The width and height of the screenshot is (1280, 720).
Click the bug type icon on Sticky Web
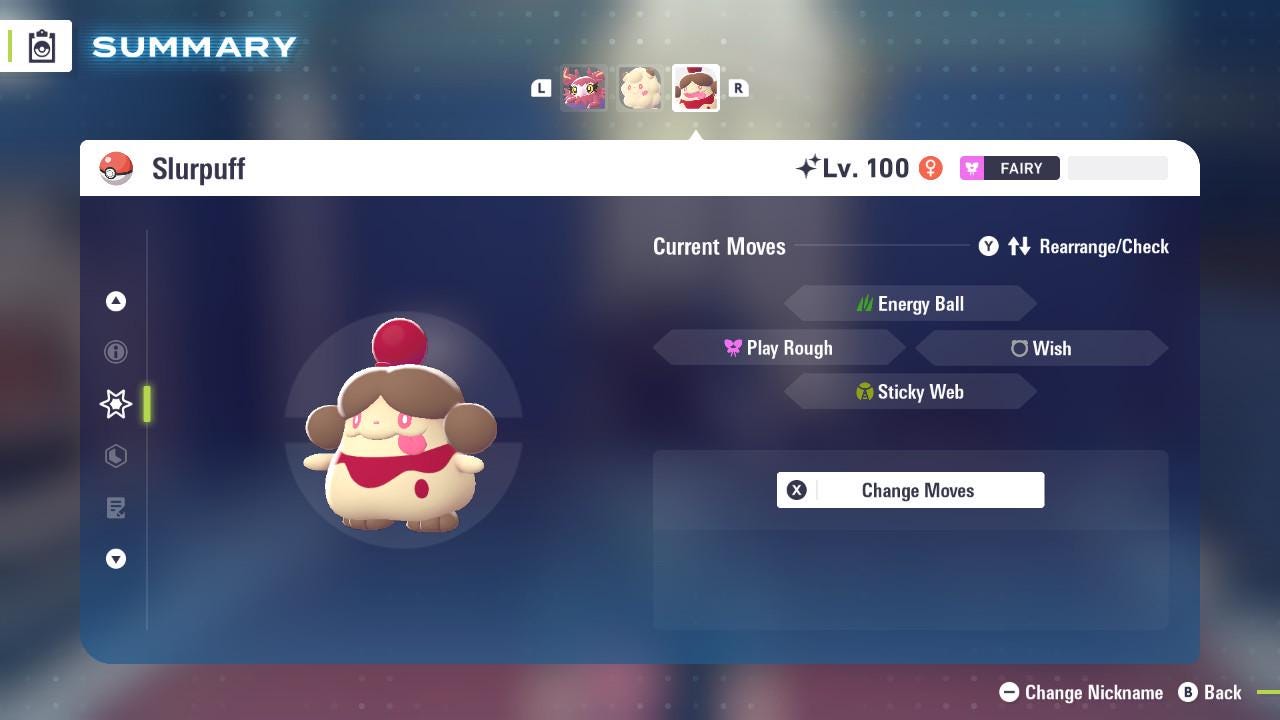pos(865,392)
